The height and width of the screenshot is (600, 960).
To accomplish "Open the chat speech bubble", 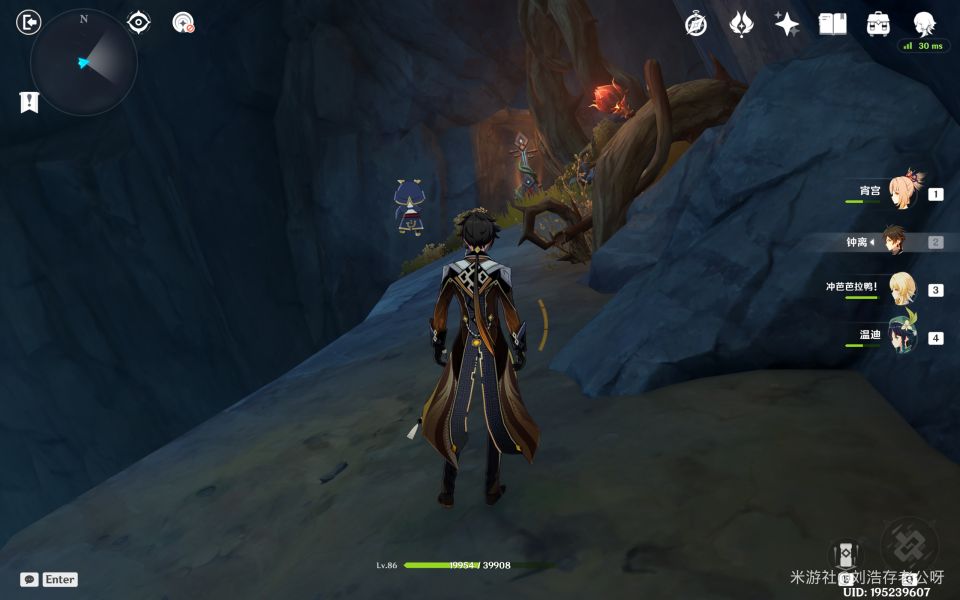I will coord(29,579).
